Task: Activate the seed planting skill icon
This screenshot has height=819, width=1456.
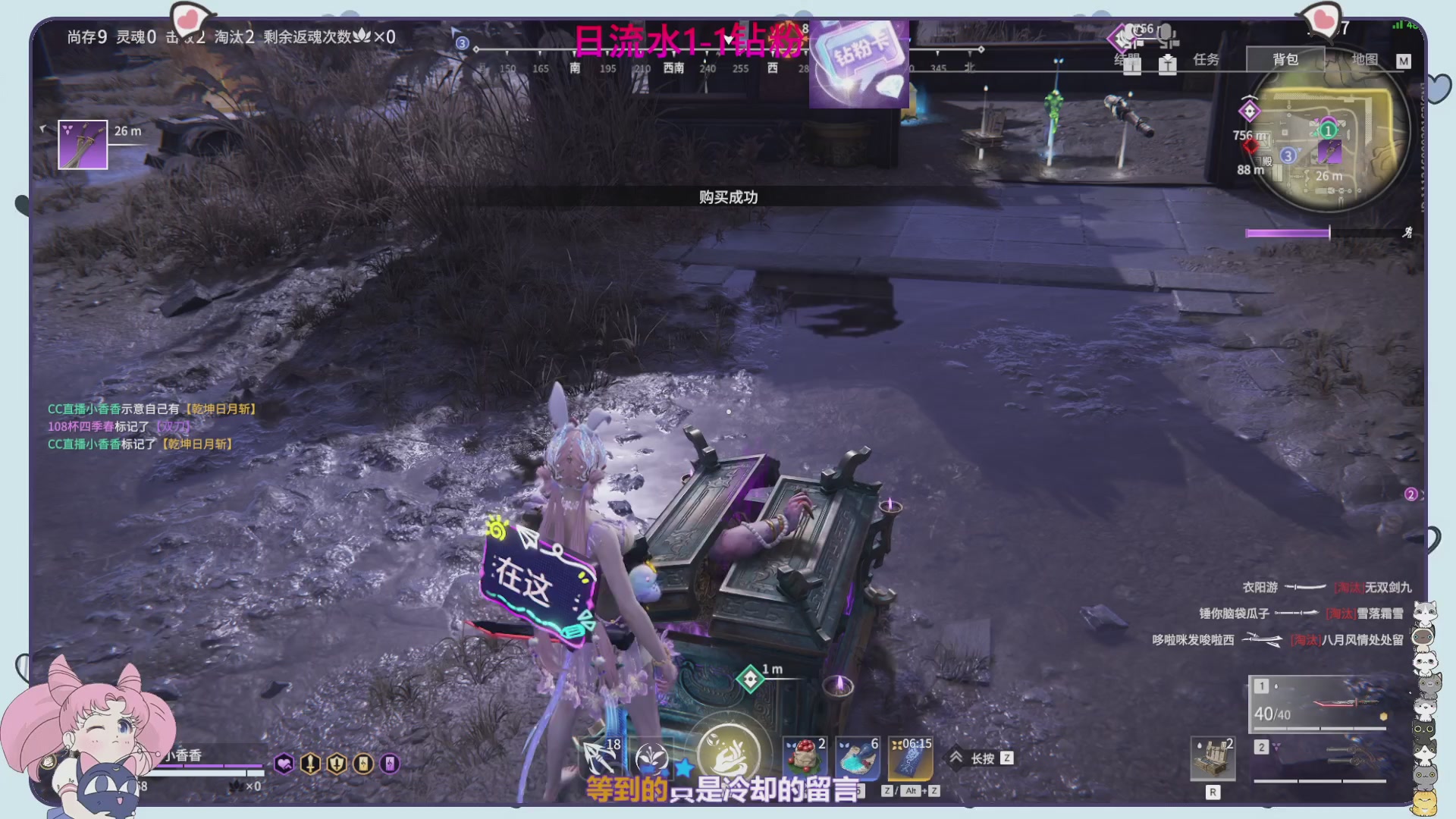Action: (x=652, y=758)
